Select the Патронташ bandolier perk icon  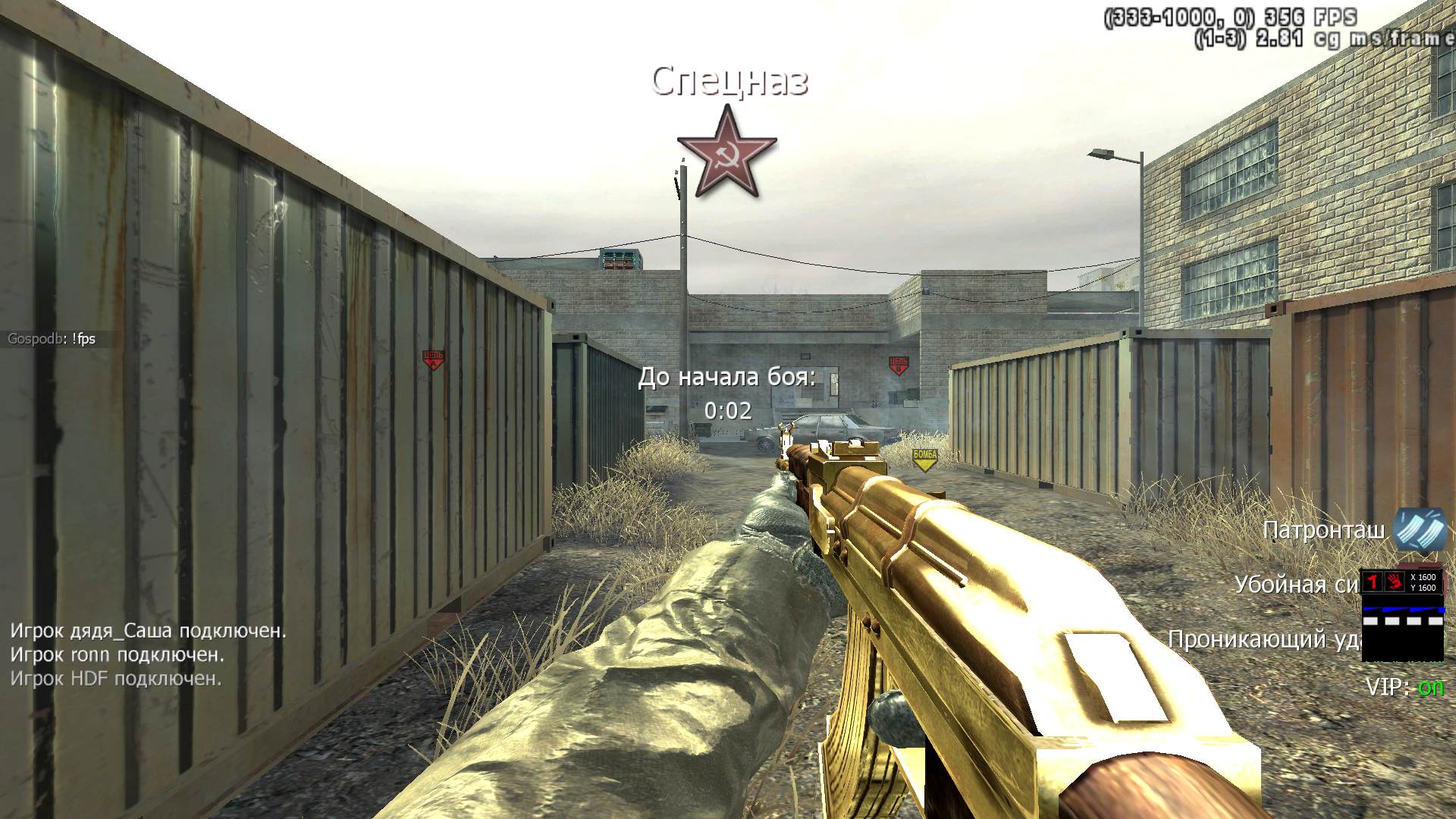pos(1420,529)
